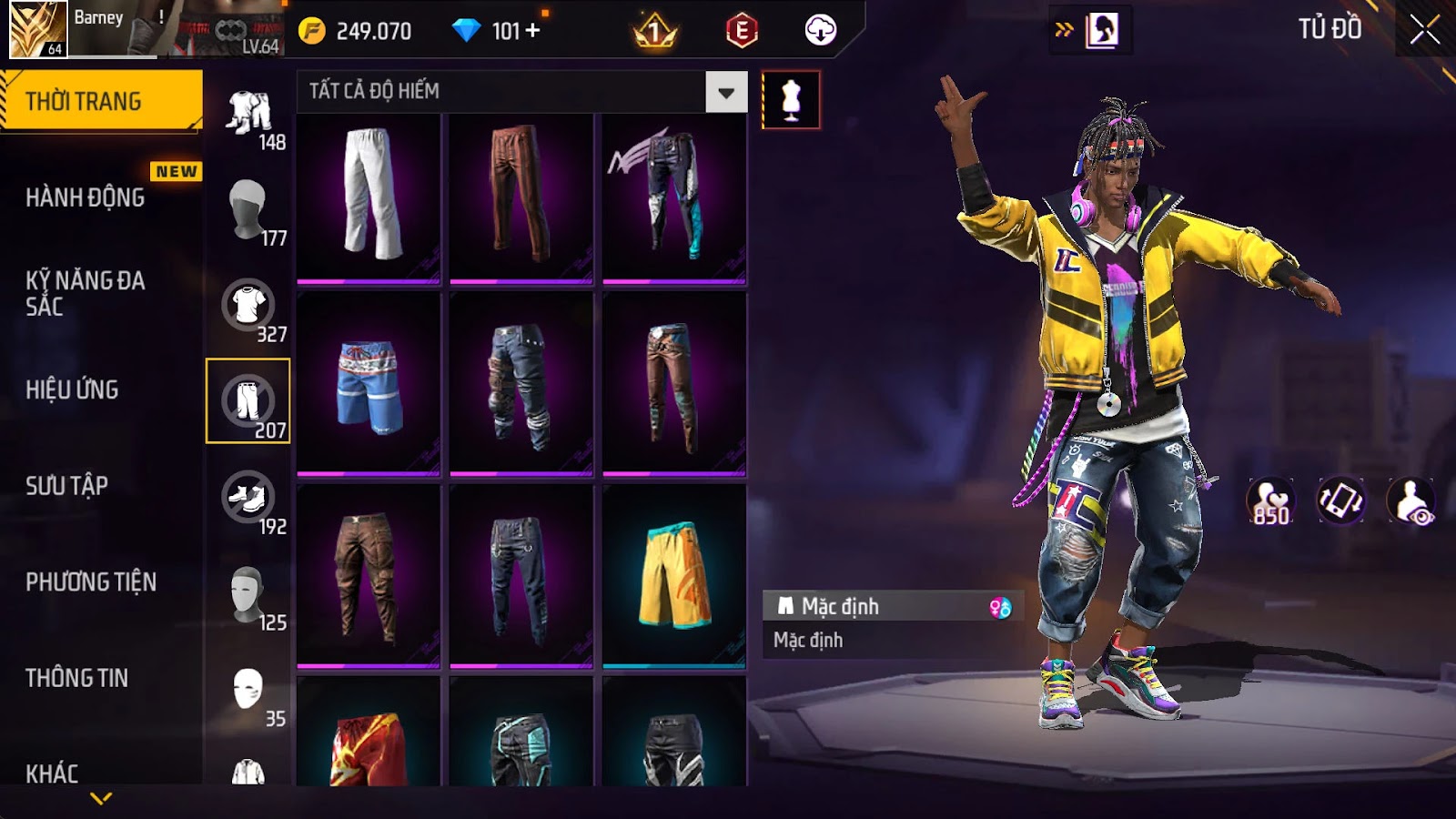Open the Hiệu Ứng section
The width and height of the screenshot is (1456, 819).
tap(72, 389)
